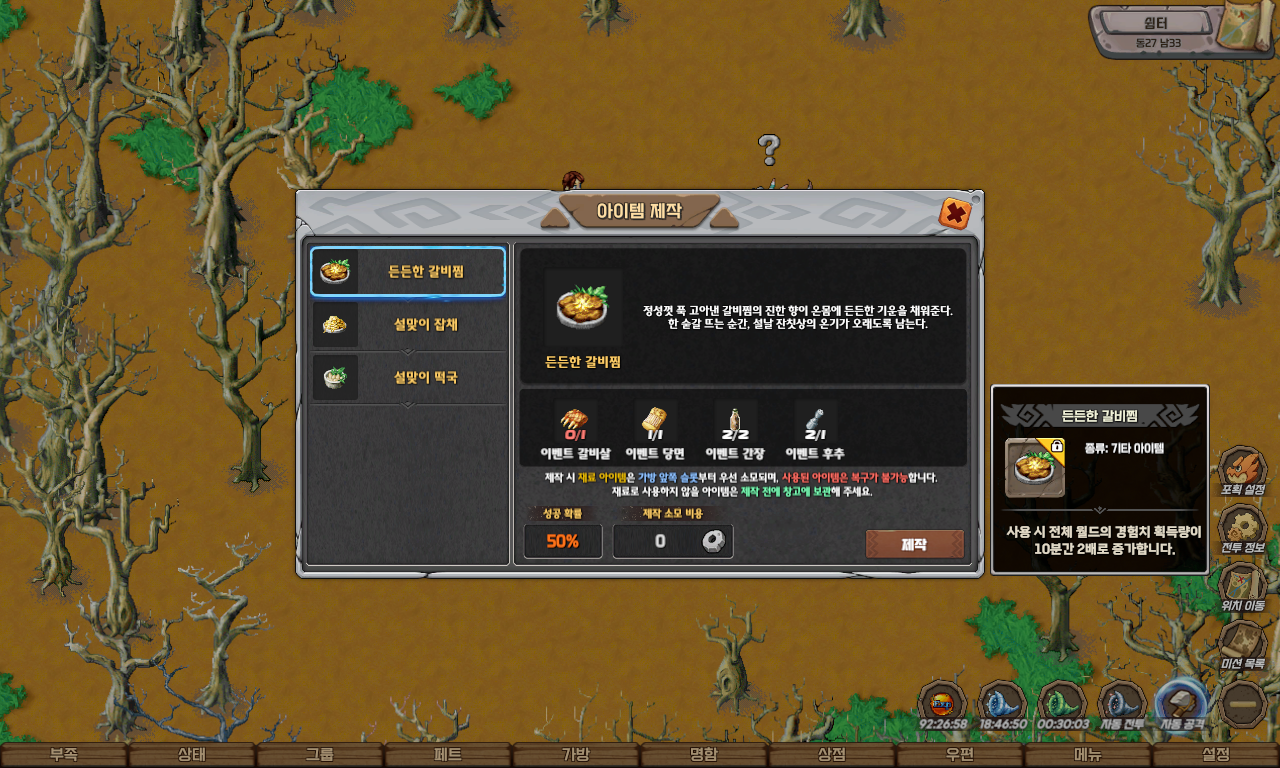Image resolution: width=1280 pixels, height=768 pixels.
Task: Select the 이벤트 간장 ingredient slot
Action: pyautogui.click(x=735, y=422)
